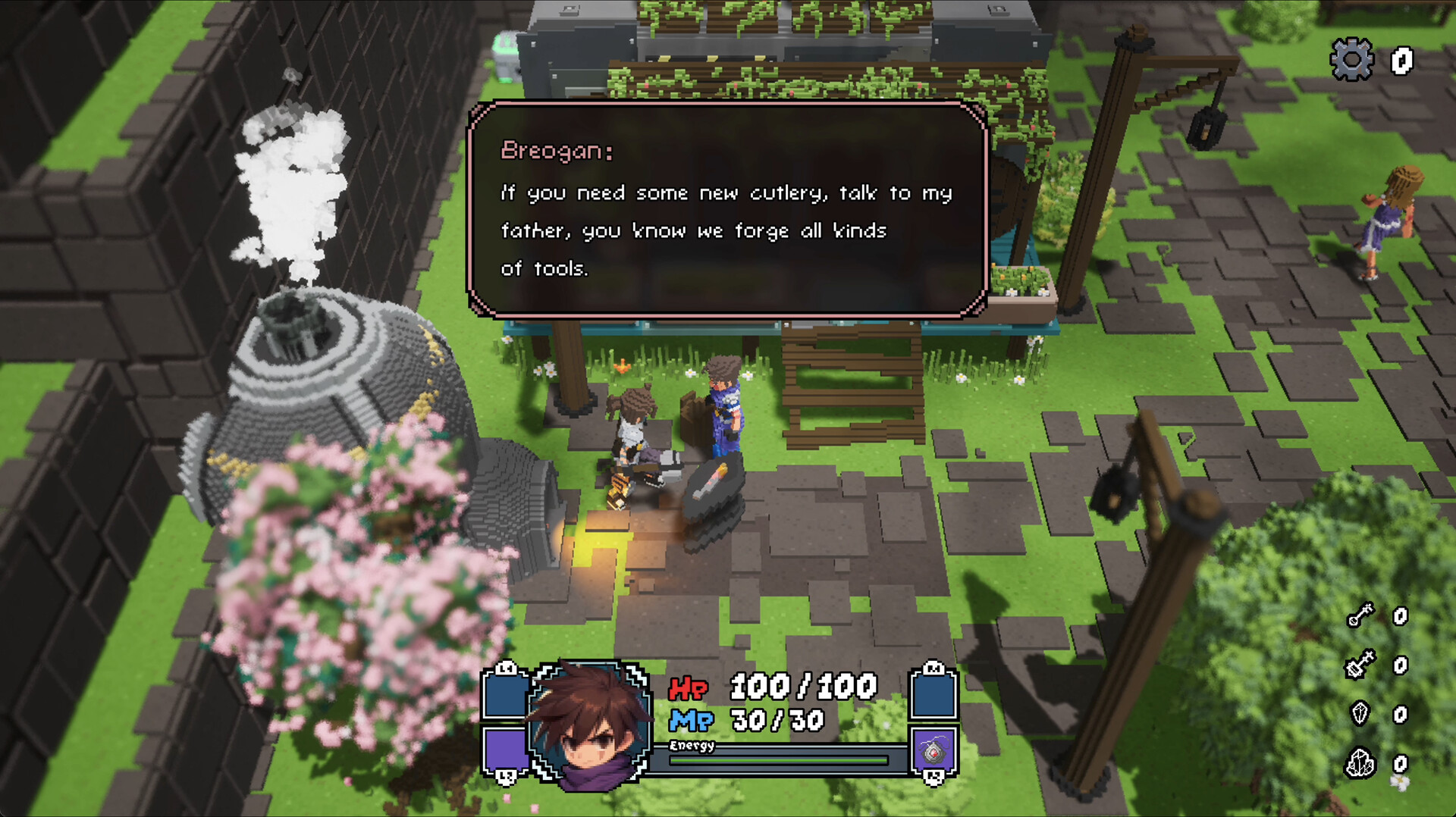Select the key counter icon

[1360, 615]
